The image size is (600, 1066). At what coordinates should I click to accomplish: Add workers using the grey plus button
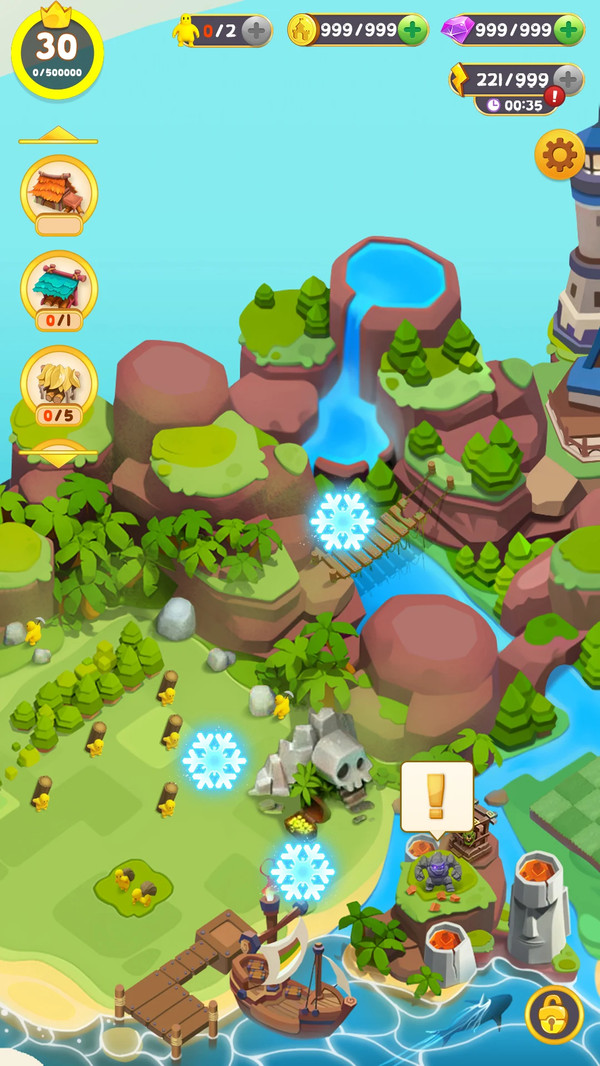256,31
